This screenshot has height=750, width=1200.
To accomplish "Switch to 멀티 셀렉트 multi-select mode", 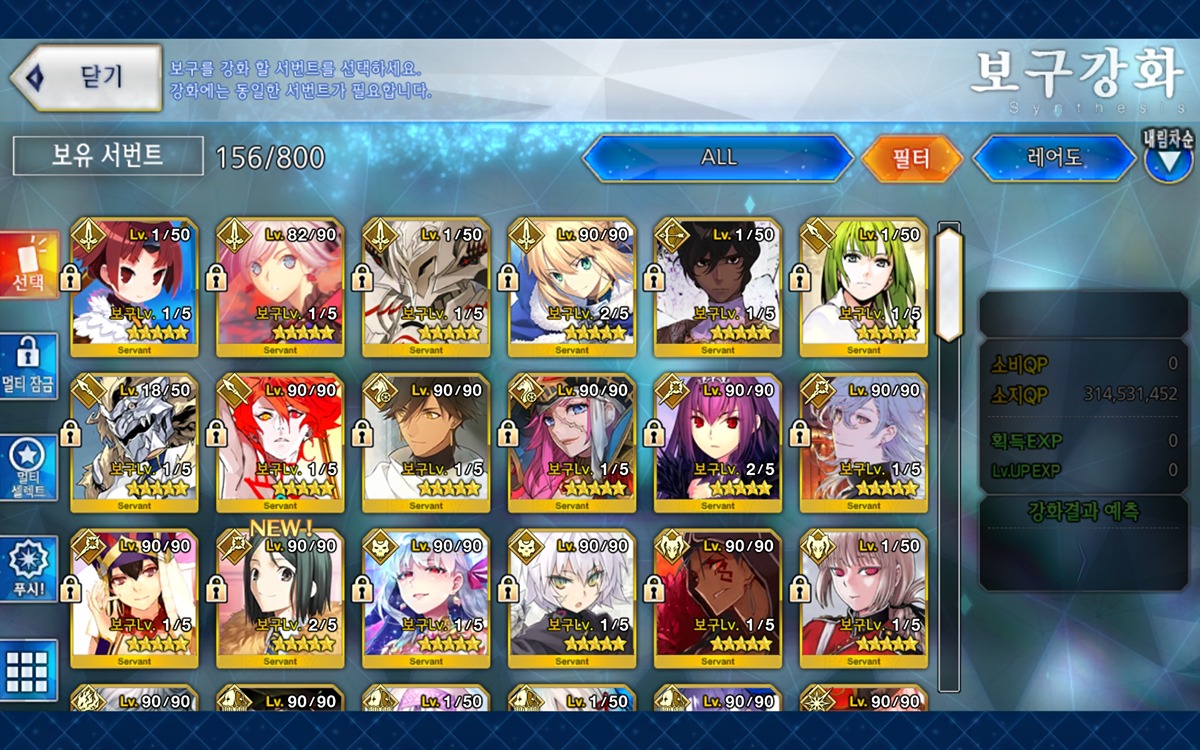I will [x=29, y=467].
